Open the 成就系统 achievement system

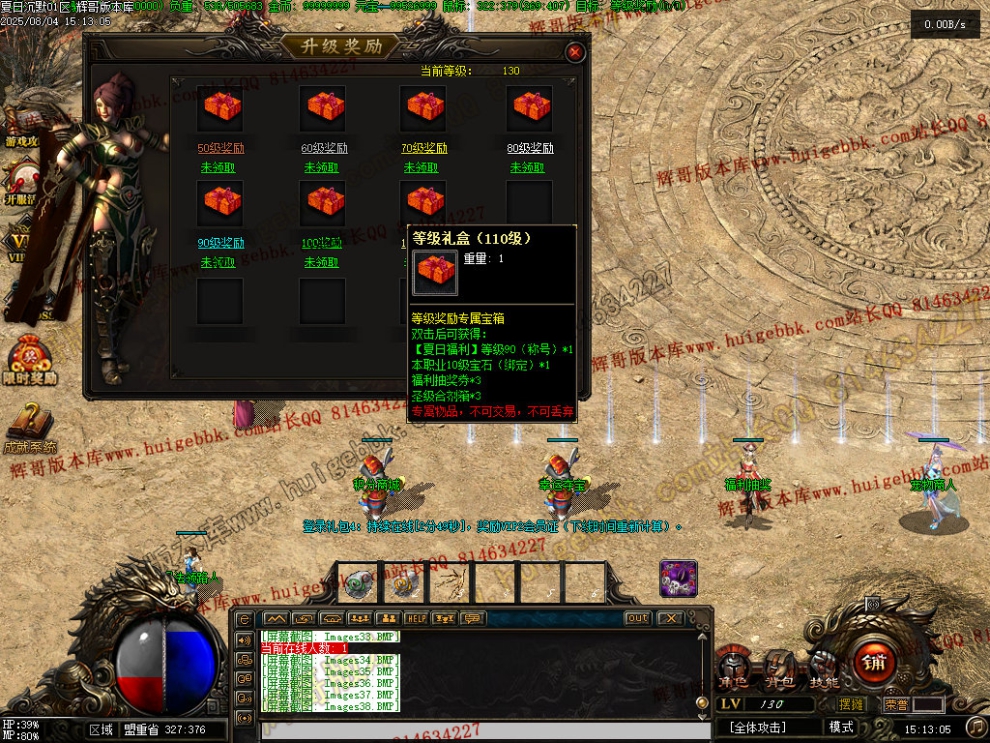pos(30,428)
